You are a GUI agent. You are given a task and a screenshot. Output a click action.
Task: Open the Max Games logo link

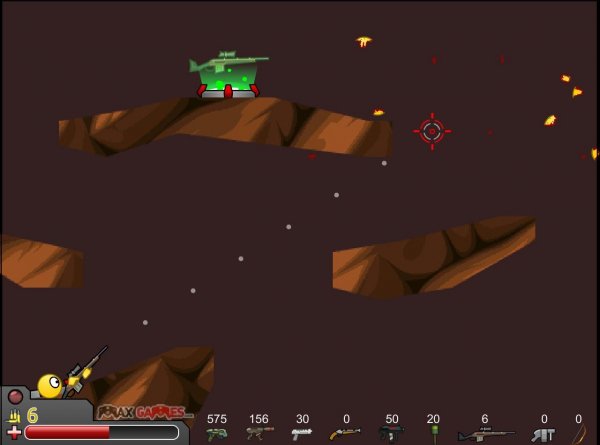coord(145,412)
